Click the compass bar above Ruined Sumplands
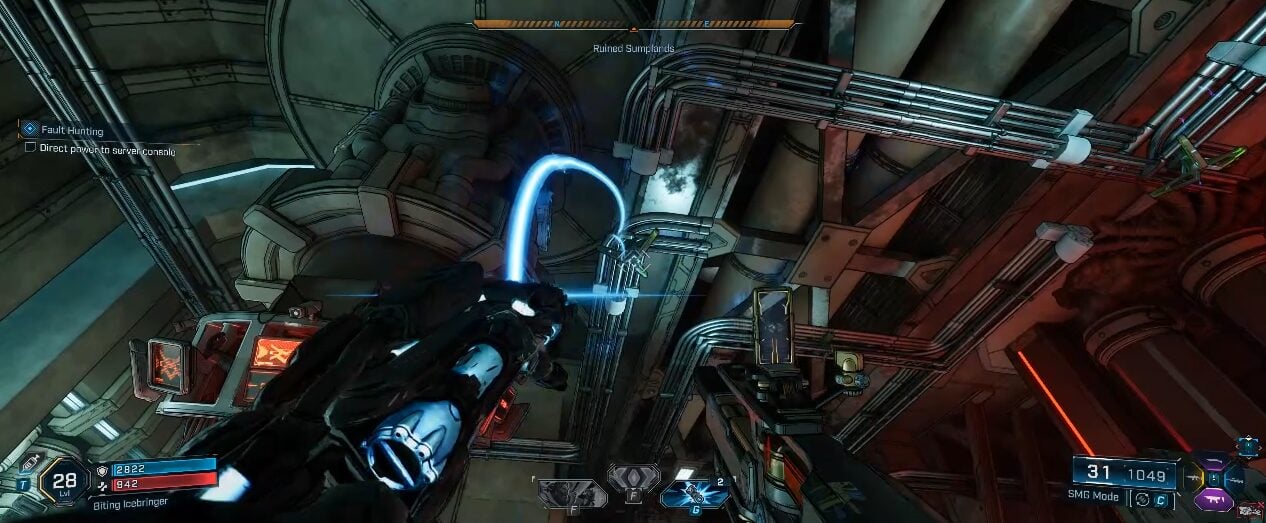Image resolution: width=1266 pixels, height=523 pixels. pyautogui.click(x=634, y=24)
